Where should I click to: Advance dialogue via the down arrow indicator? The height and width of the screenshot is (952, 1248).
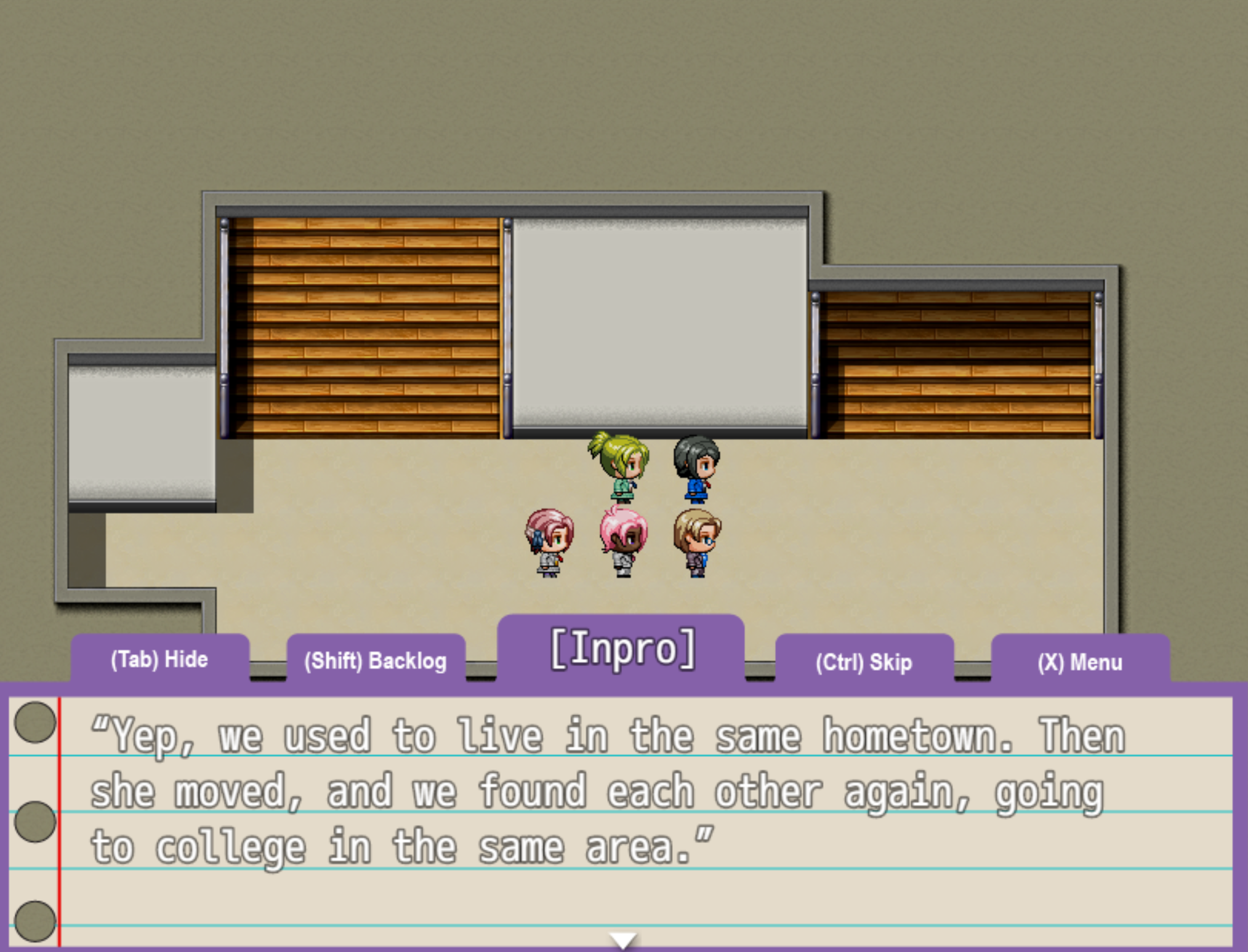pos(624,938)
